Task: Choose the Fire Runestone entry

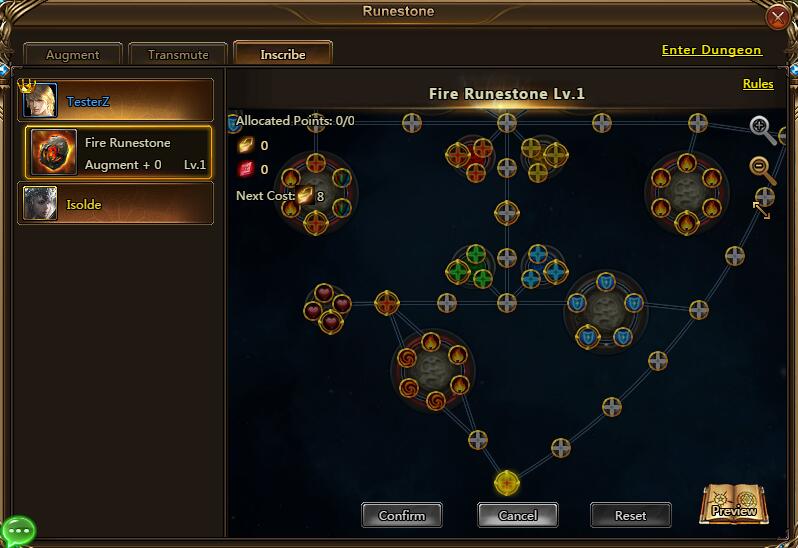Action: click(x=118, y=153)
